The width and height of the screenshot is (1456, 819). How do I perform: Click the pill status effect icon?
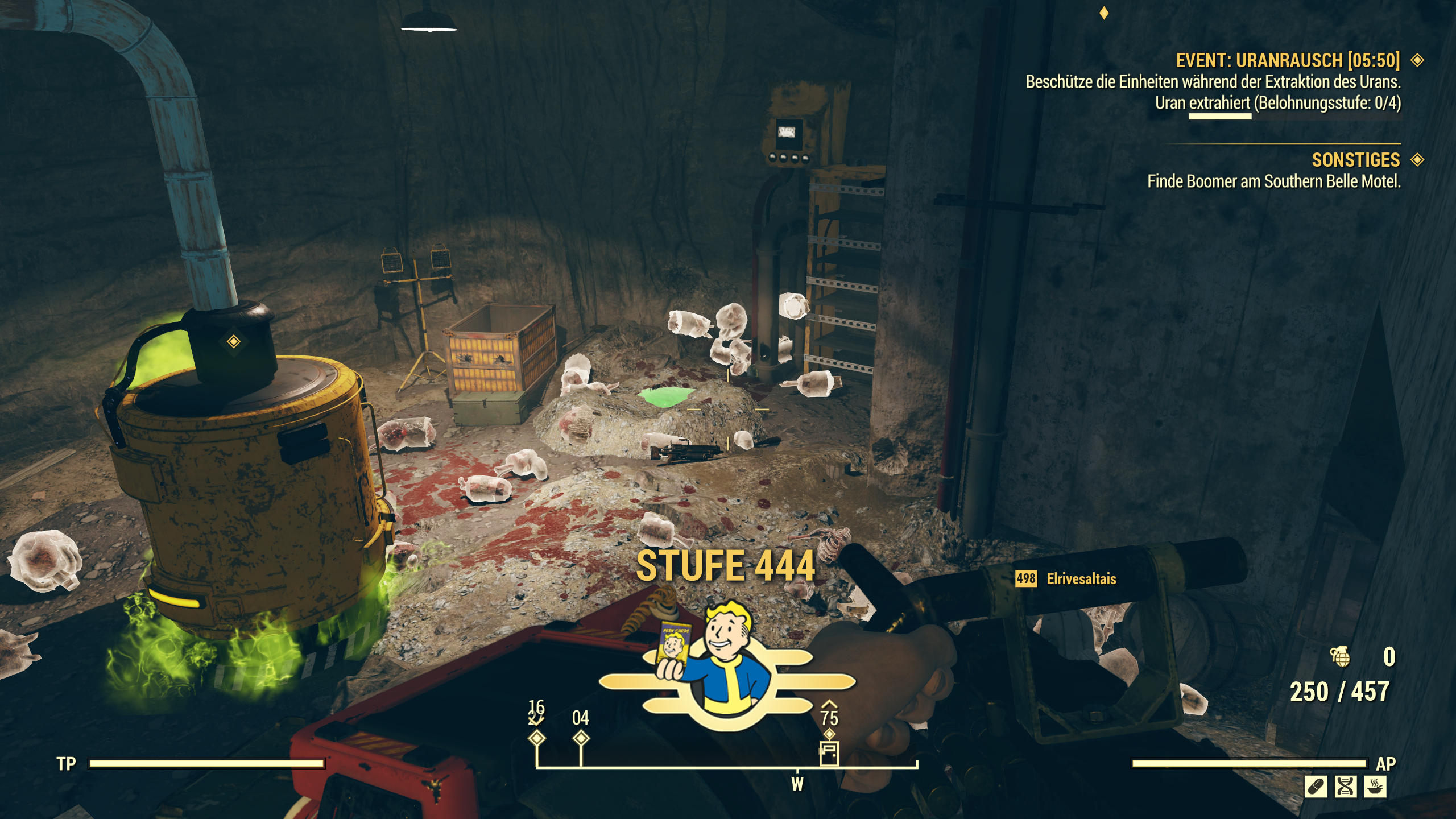(1316, 787)
